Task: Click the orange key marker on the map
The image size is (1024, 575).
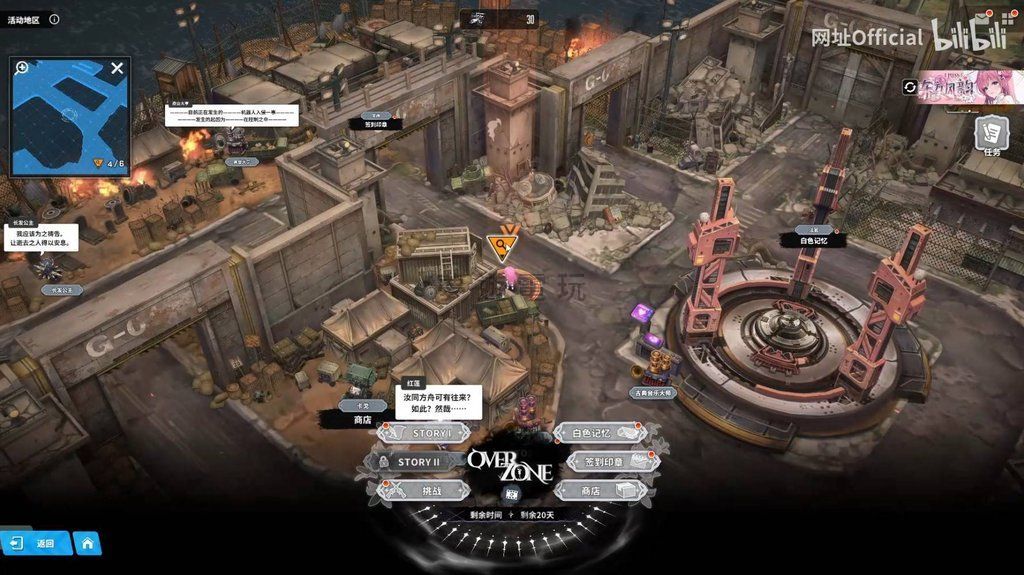Action: click(x=502, y=244)
